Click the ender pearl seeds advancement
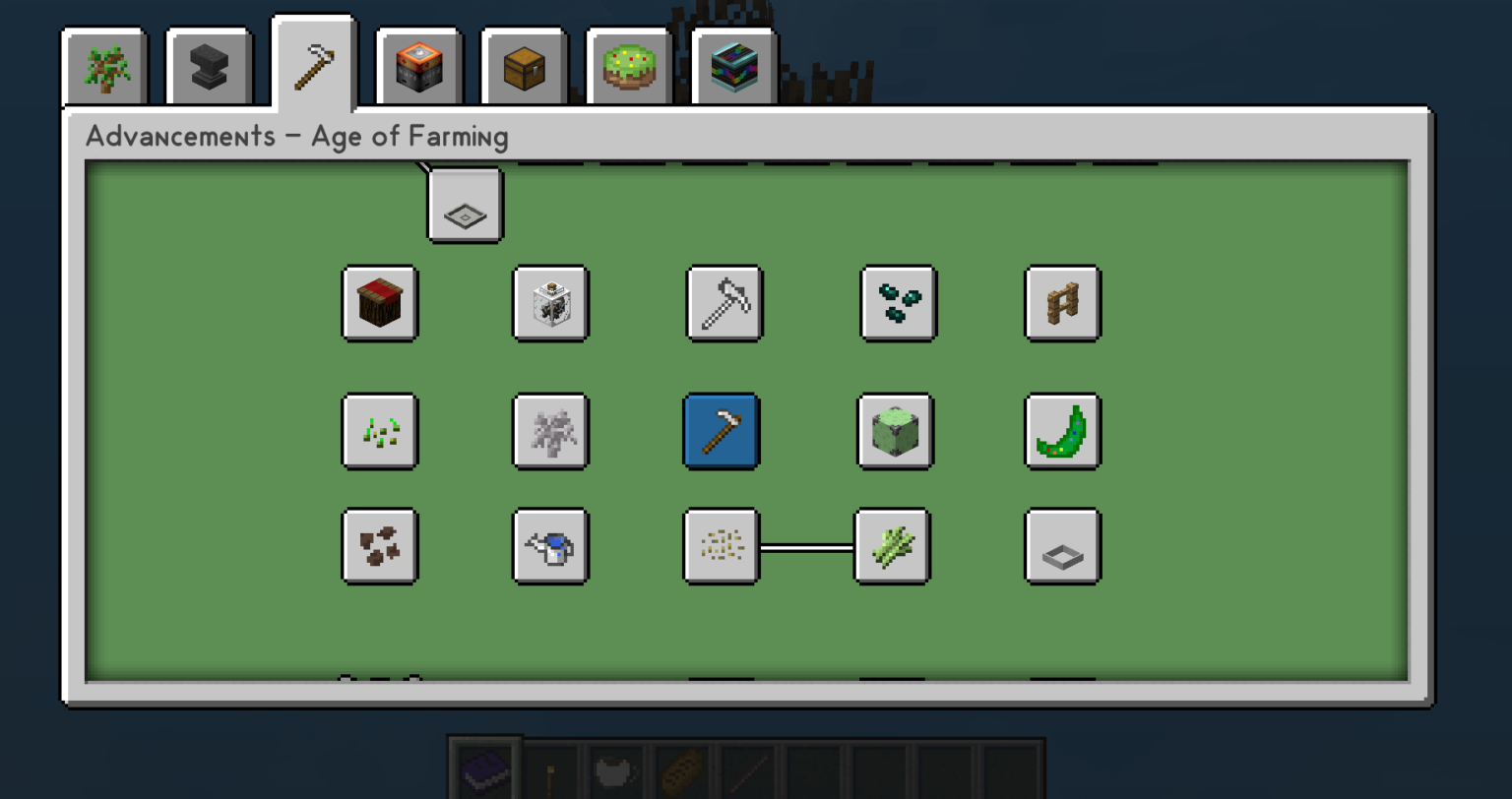 898,305
